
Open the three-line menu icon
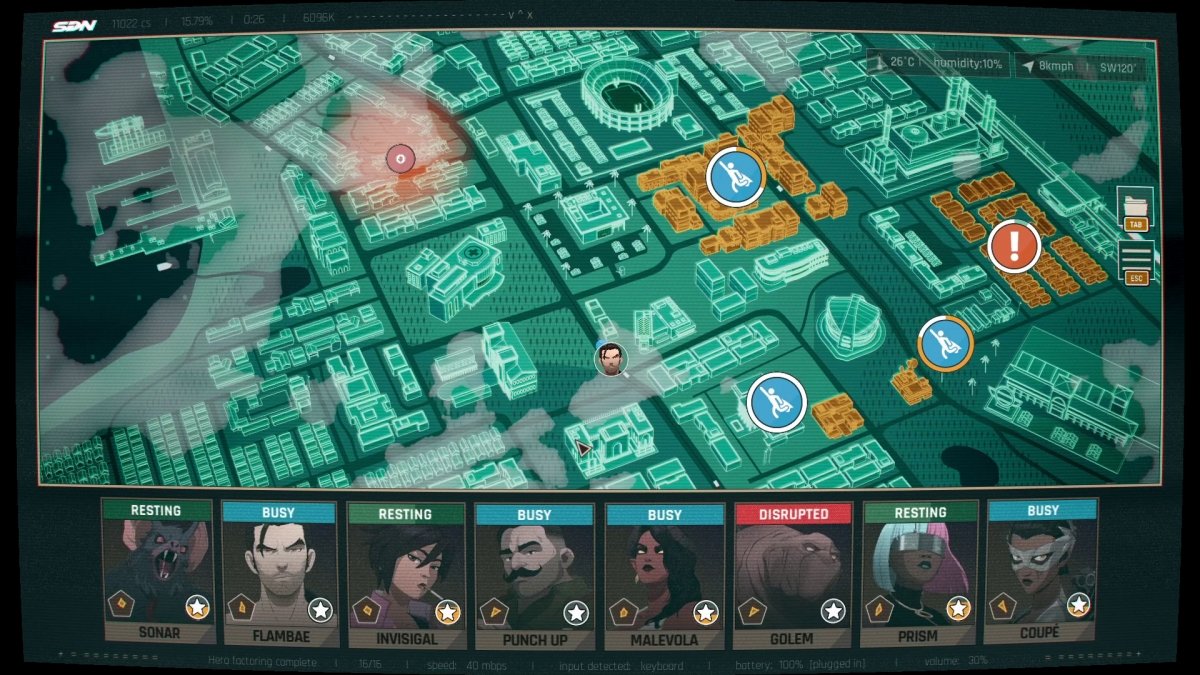click(x=1135, y=258)
